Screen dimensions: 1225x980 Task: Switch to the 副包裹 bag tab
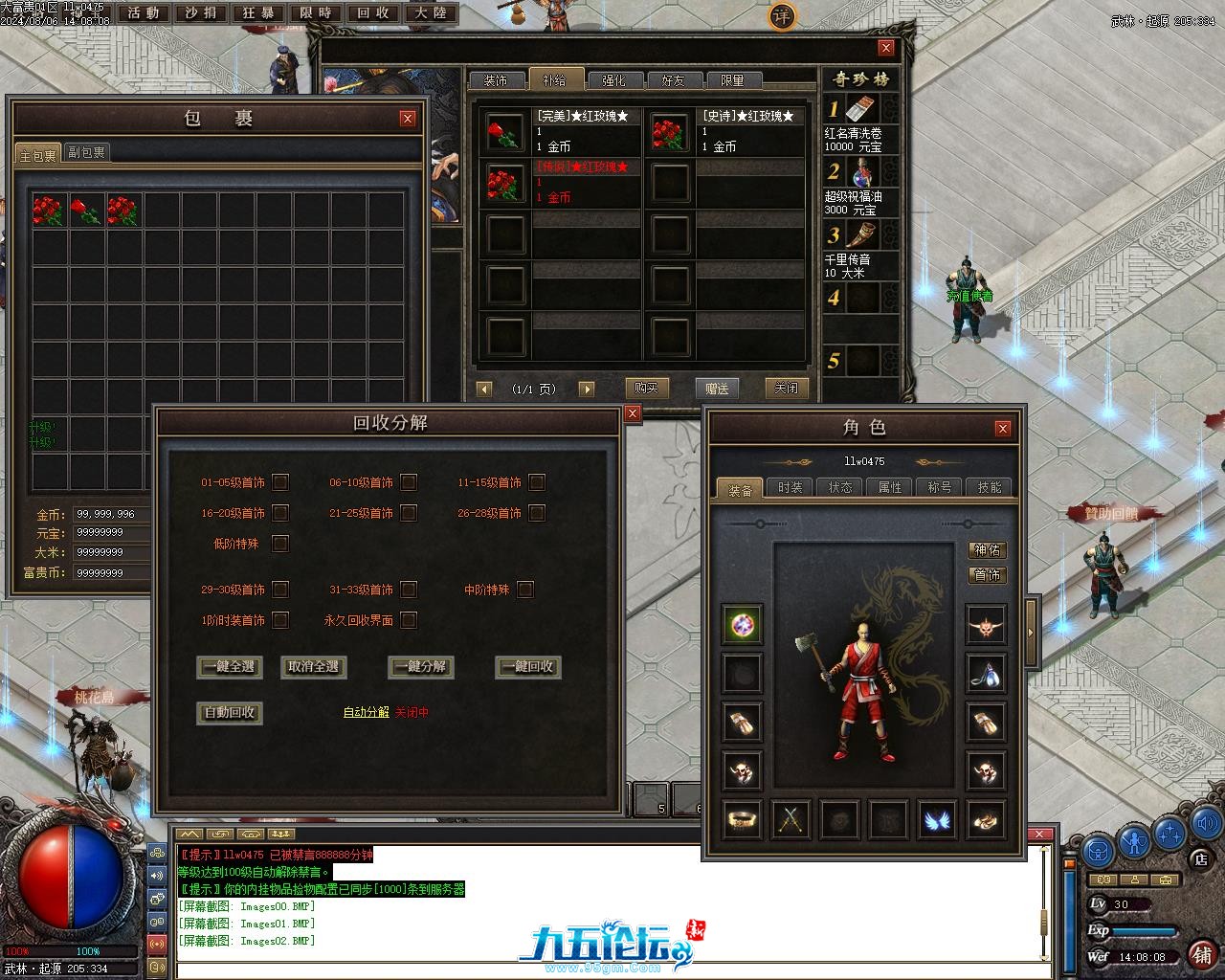point(86,152)
